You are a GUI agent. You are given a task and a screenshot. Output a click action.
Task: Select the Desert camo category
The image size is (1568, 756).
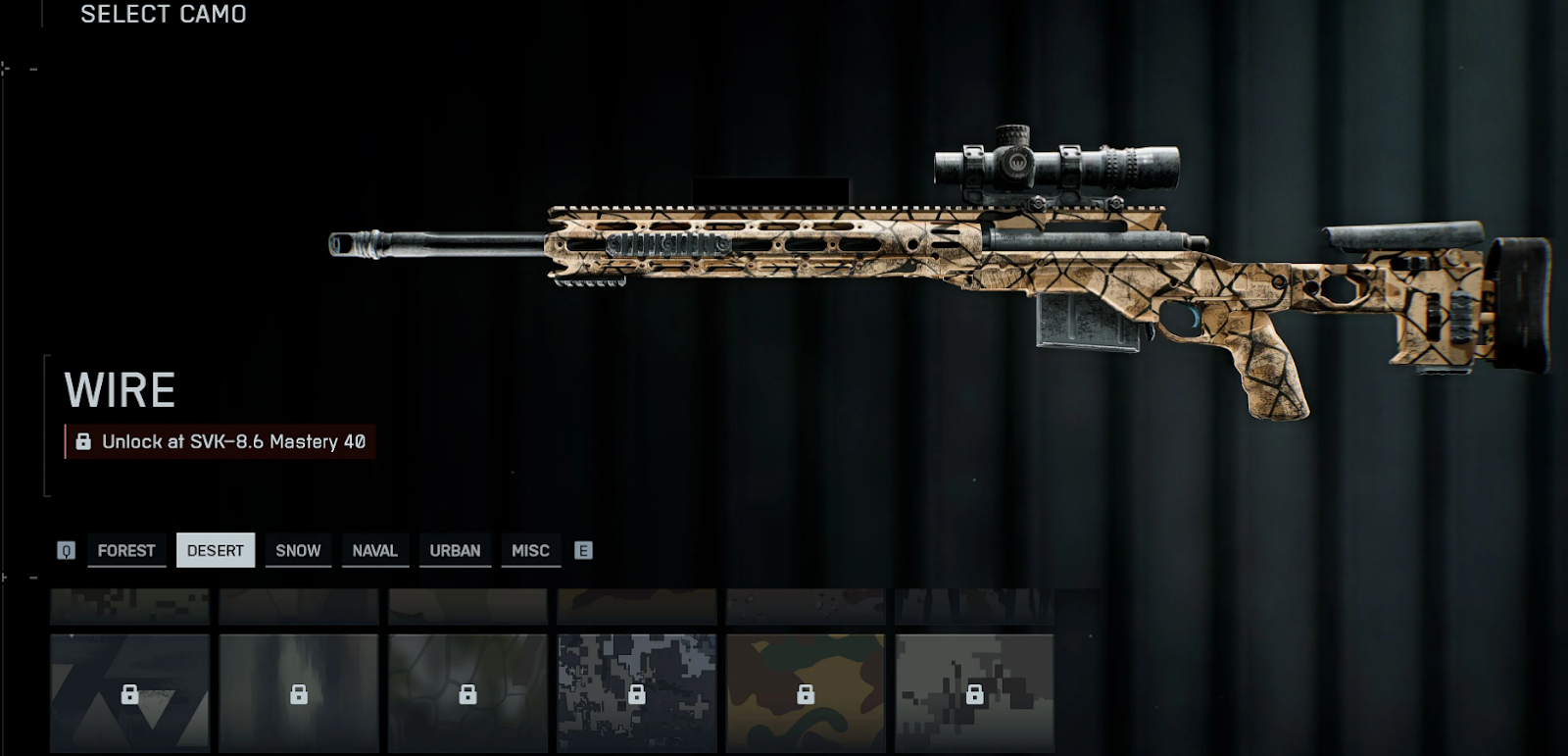tap(216, 550)
